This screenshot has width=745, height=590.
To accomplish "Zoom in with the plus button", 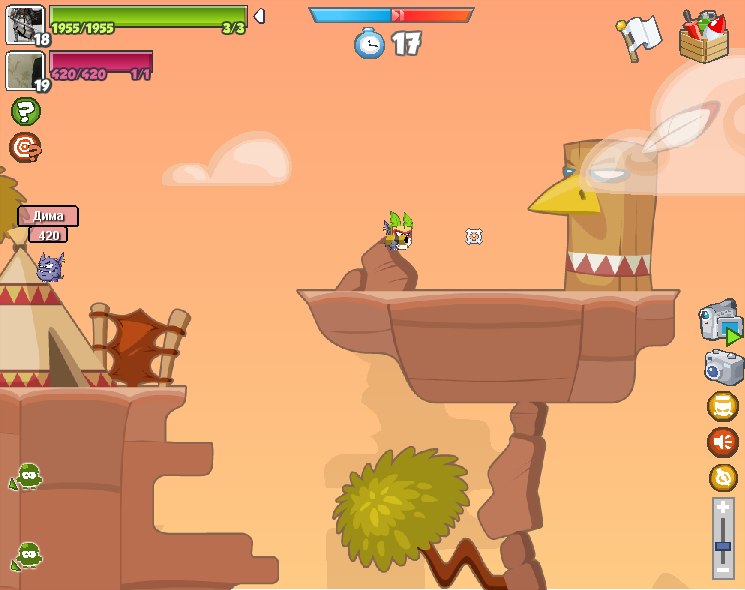I will click(x=723, y=508).
